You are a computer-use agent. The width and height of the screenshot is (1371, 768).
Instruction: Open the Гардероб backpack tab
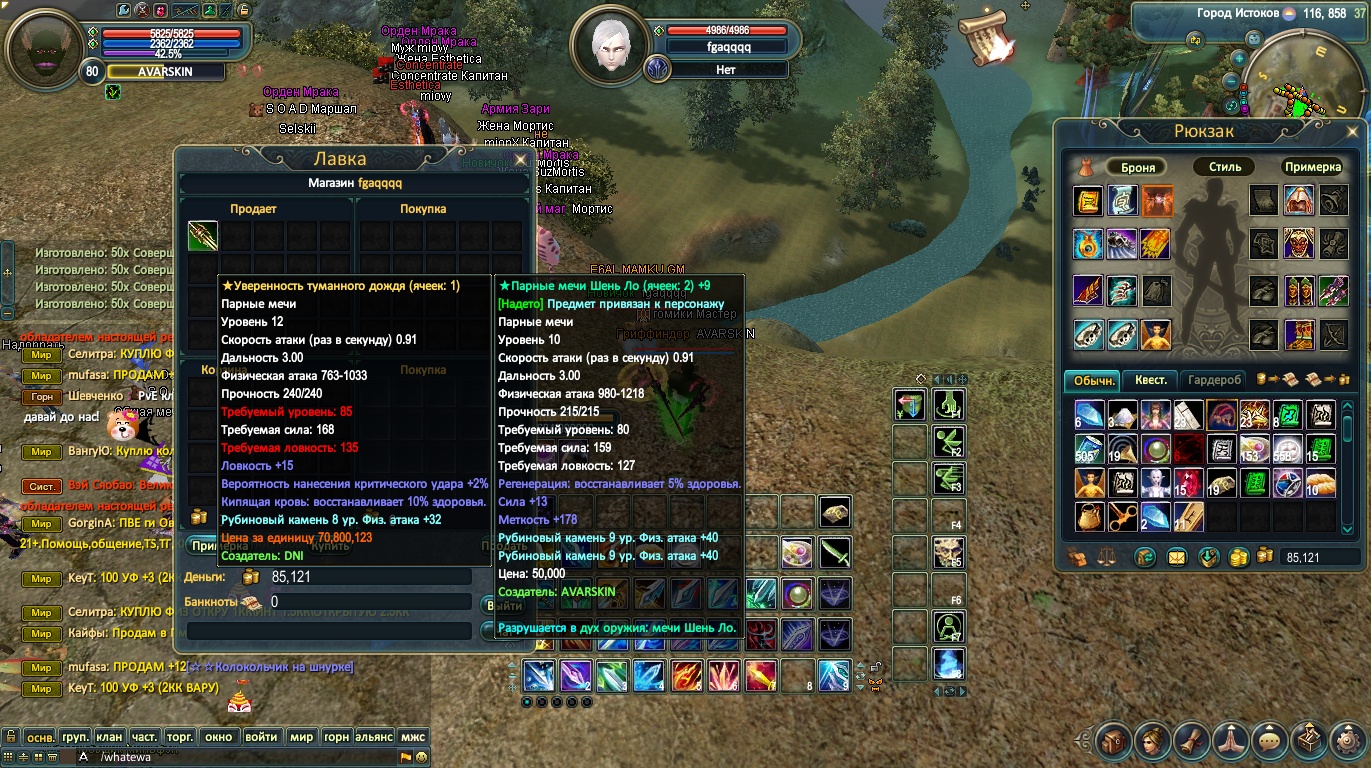(x=1215, y=380)
